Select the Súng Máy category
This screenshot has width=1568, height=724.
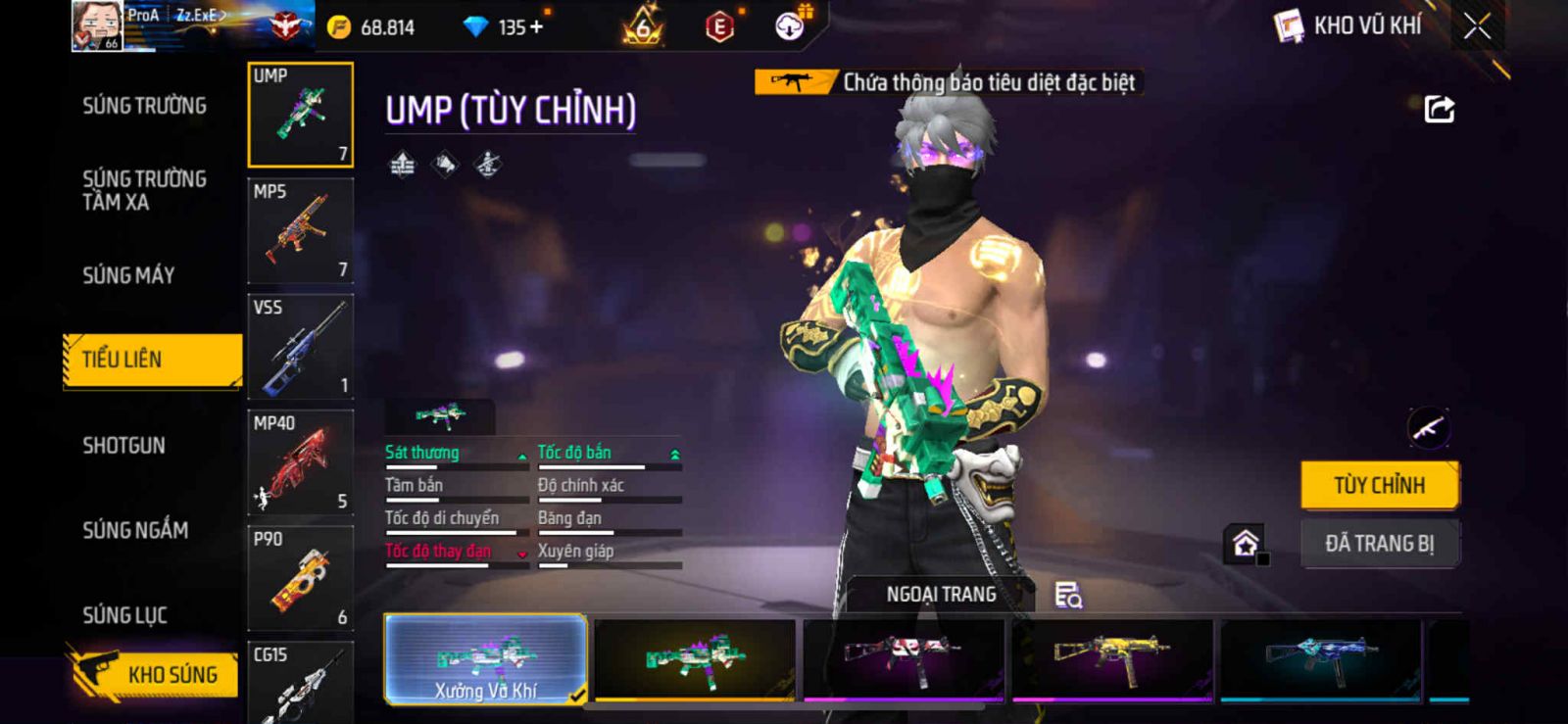click(x=128, y=275)
